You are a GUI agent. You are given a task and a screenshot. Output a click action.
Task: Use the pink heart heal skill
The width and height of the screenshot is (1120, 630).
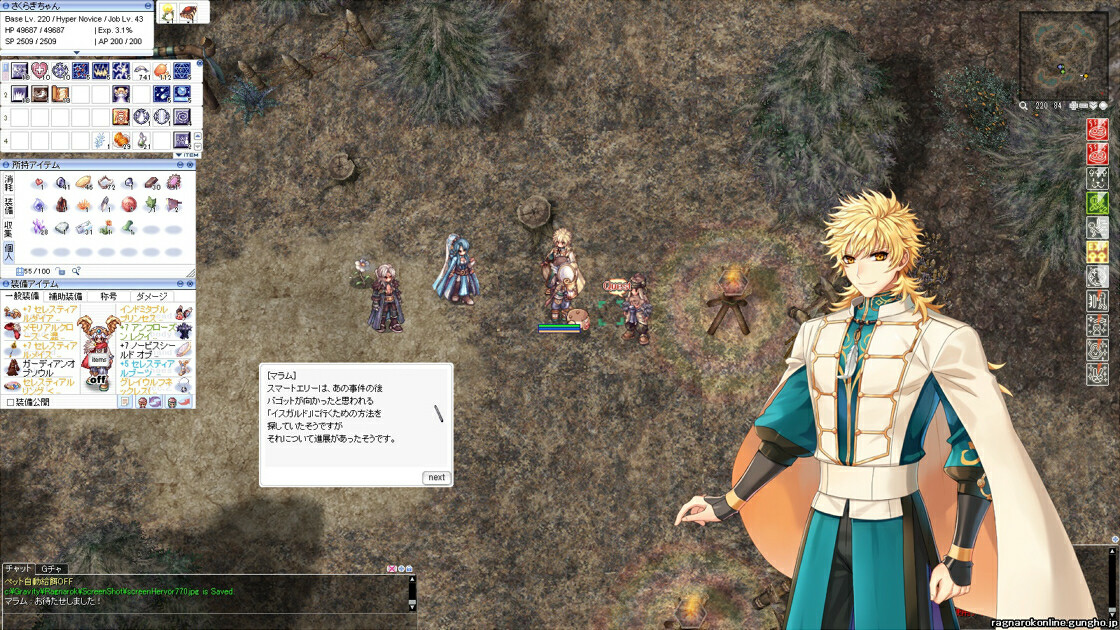tap(40, 71)
